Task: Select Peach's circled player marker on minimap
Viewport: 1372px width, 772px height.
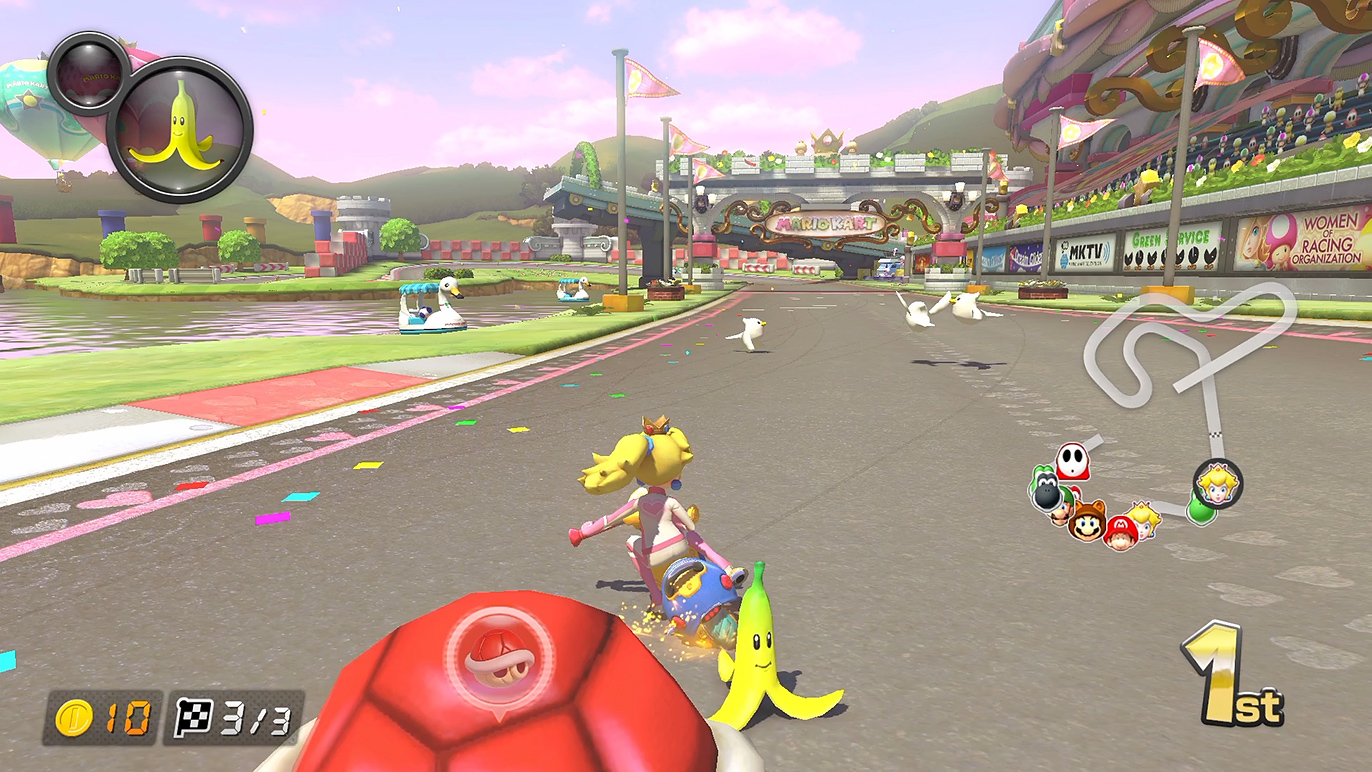Action: pyautogui.click(x=1217, y=484)
